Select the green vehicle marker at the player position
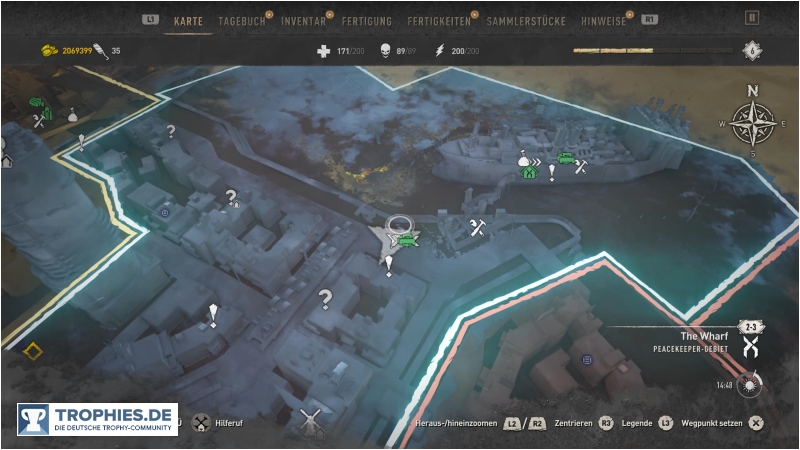800x450 pixels. pyautogui.click(x=407, y=239)
